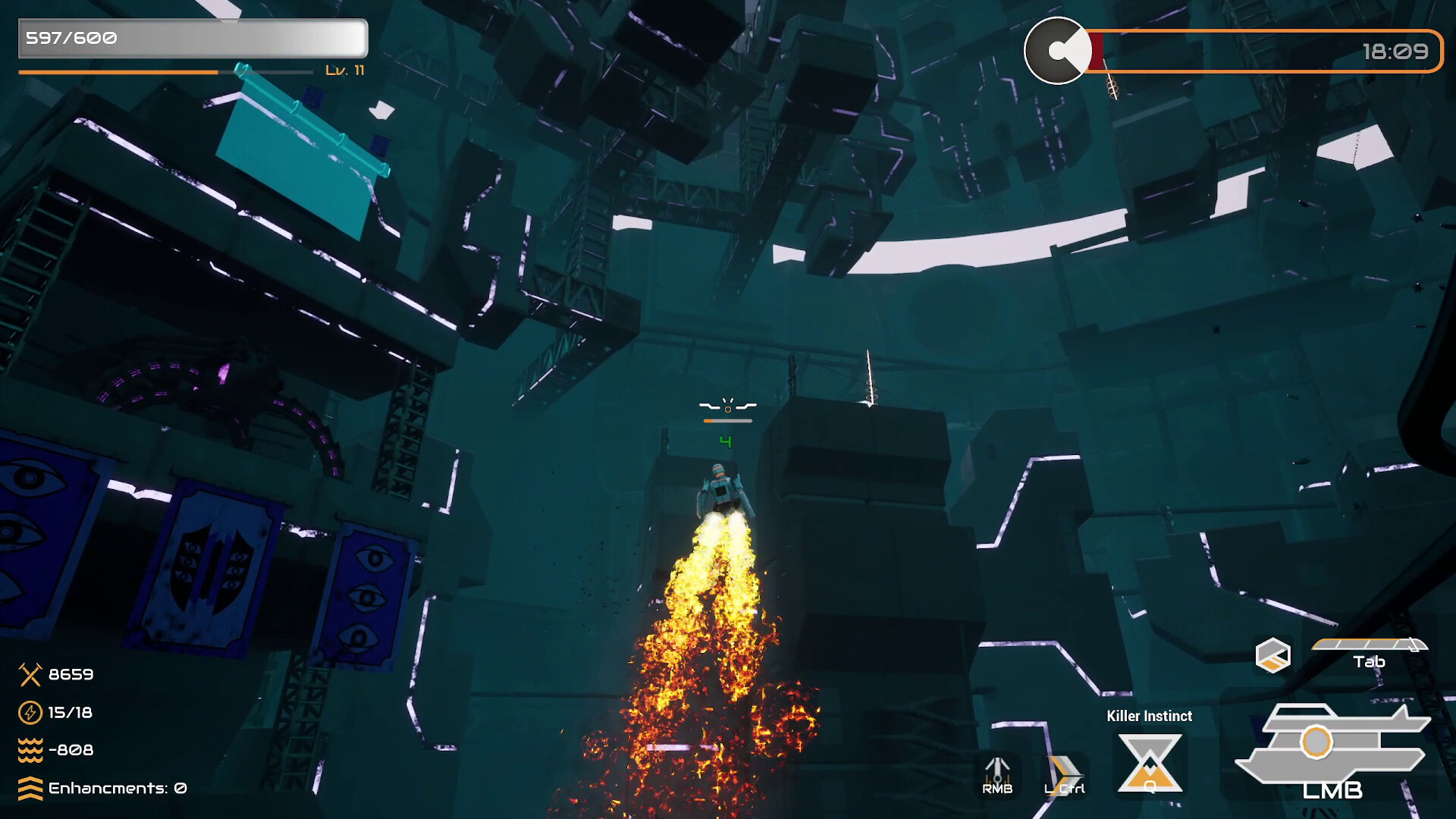Toggle the Enhancments chevron indicator
The height and width of the screenshot is (819, 1456).
[x=29, y=788]
